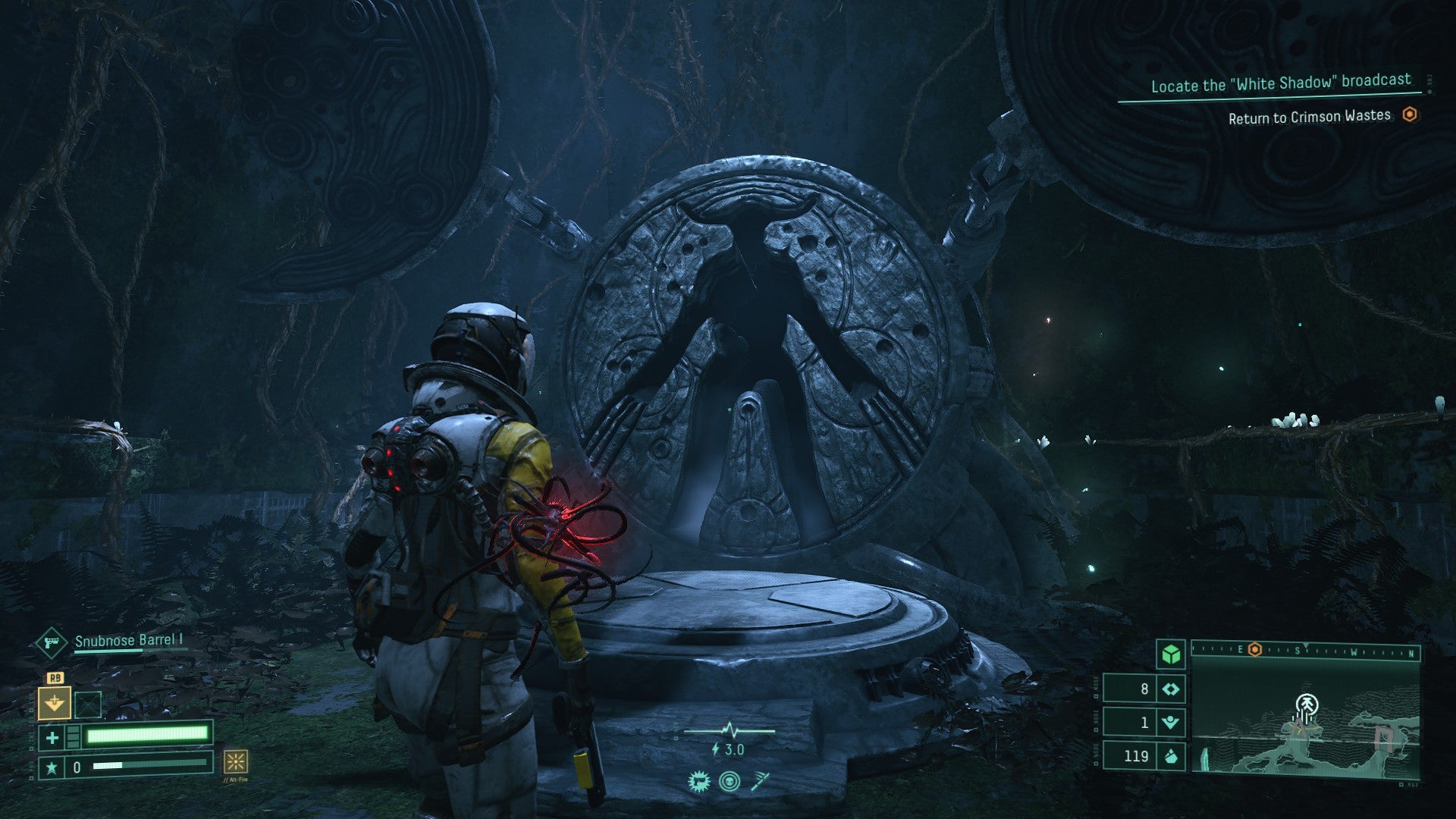
Task: Click the Snubnose Barrel pistol icon
Action: [52, 643]
